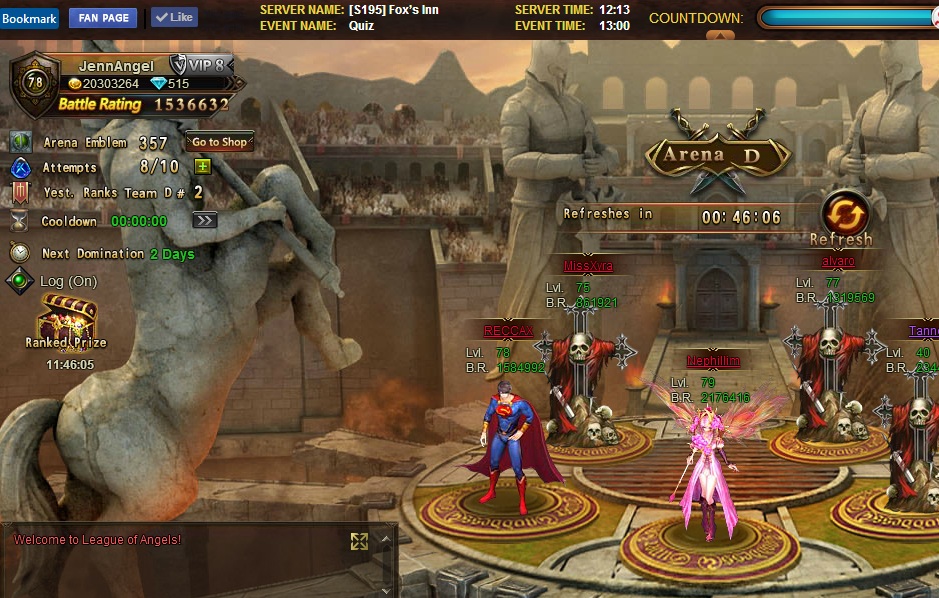939x598 pixels.
Task: Click the Bookmark button in the top bar
Action: click(29, 18)
